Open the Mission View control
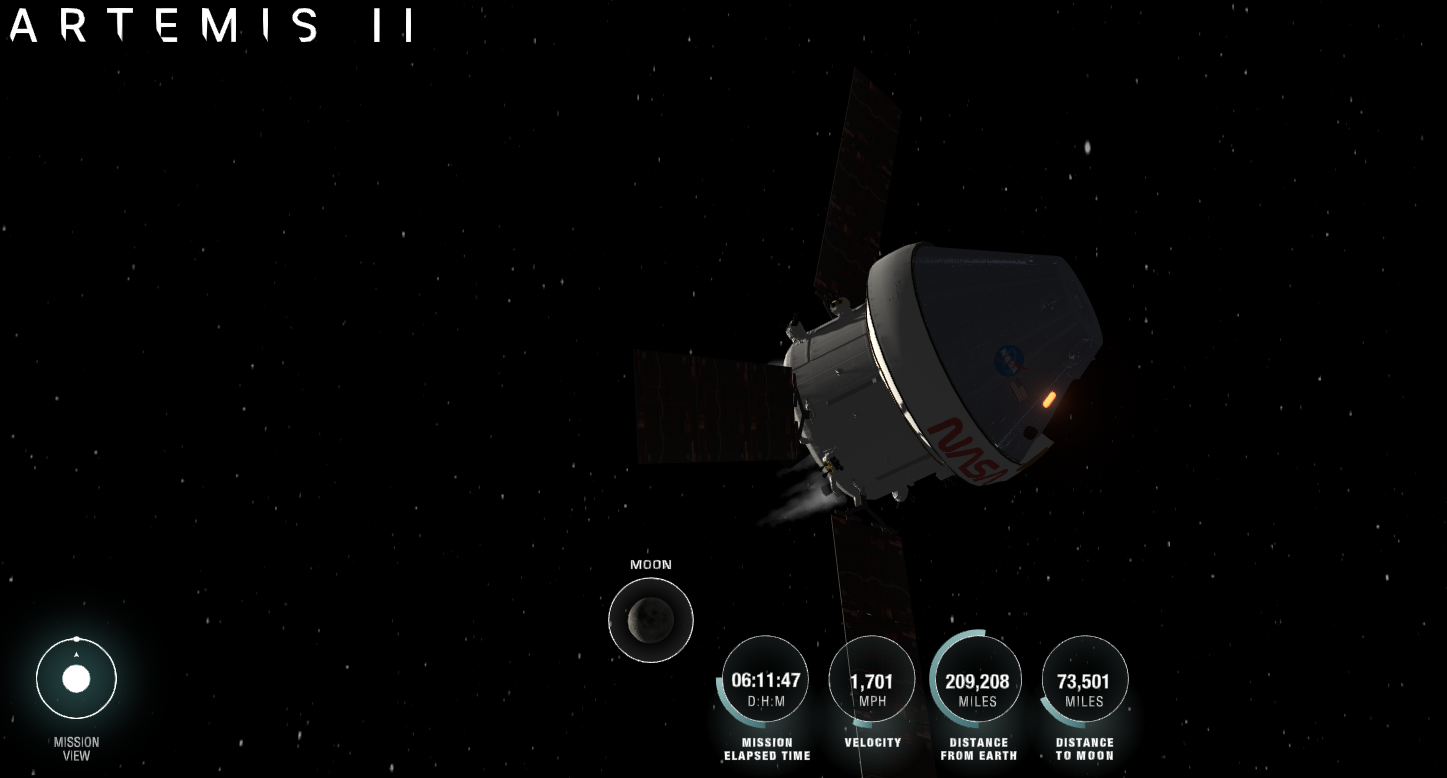The width and height of the screenshot is (1447, 778). (x=76, y=679)
